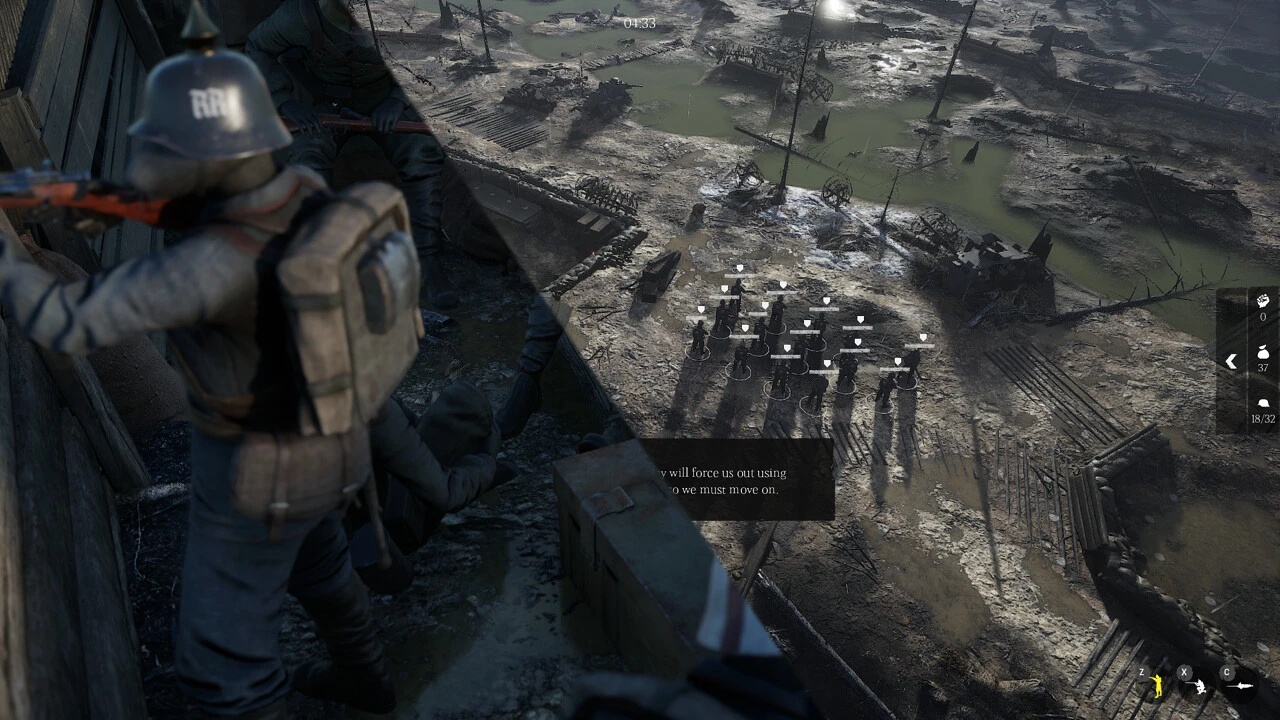1280x720 pixels.
Task: Select the yellow standing soldier stance icon
Action: click(x=1156, y=686)
